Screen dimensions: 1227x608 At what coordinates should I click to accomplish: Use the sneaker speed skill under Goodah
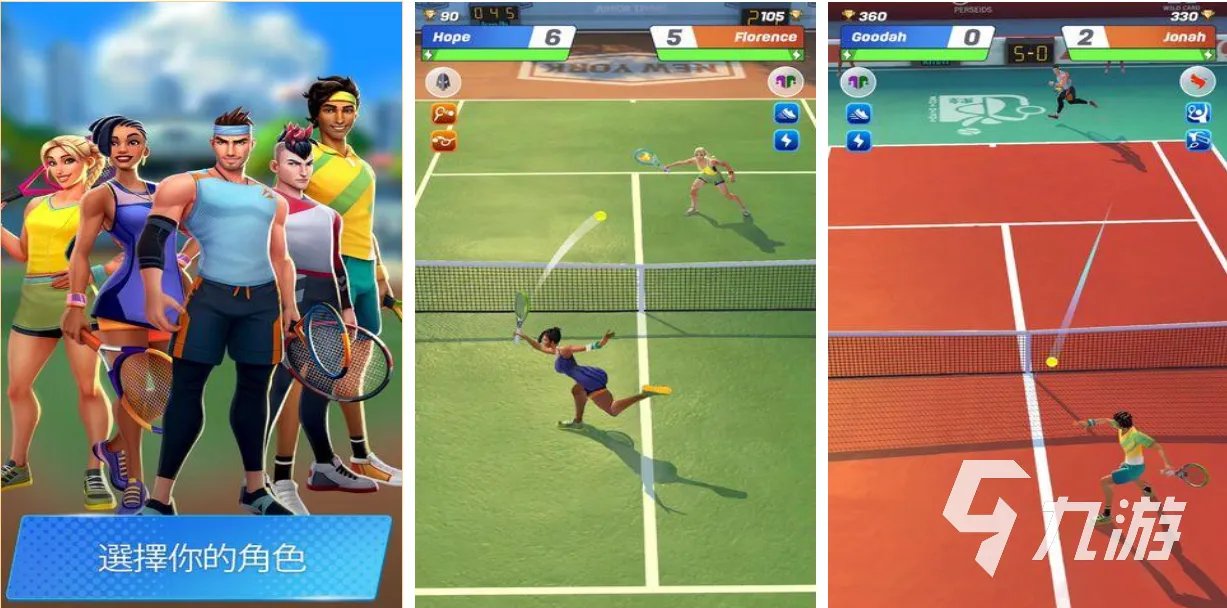coord(858,114)
